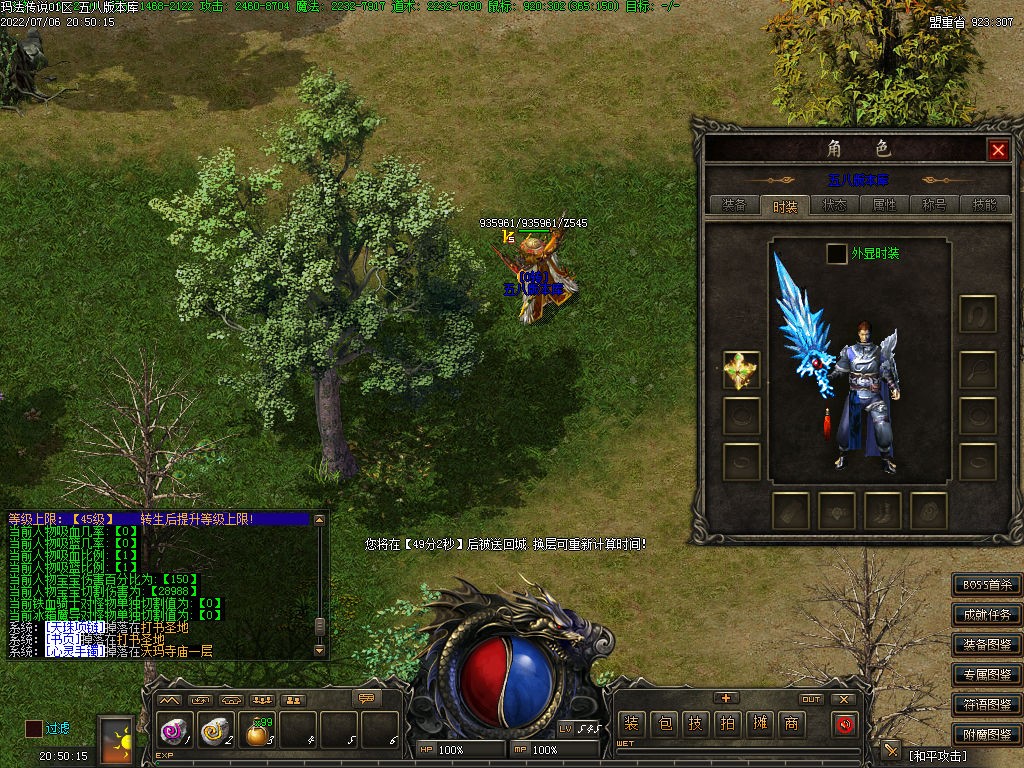The width and height of the screenshot is (1024, 768).
Task: Open the 属性 attributes tab
Action: point(884,205)
